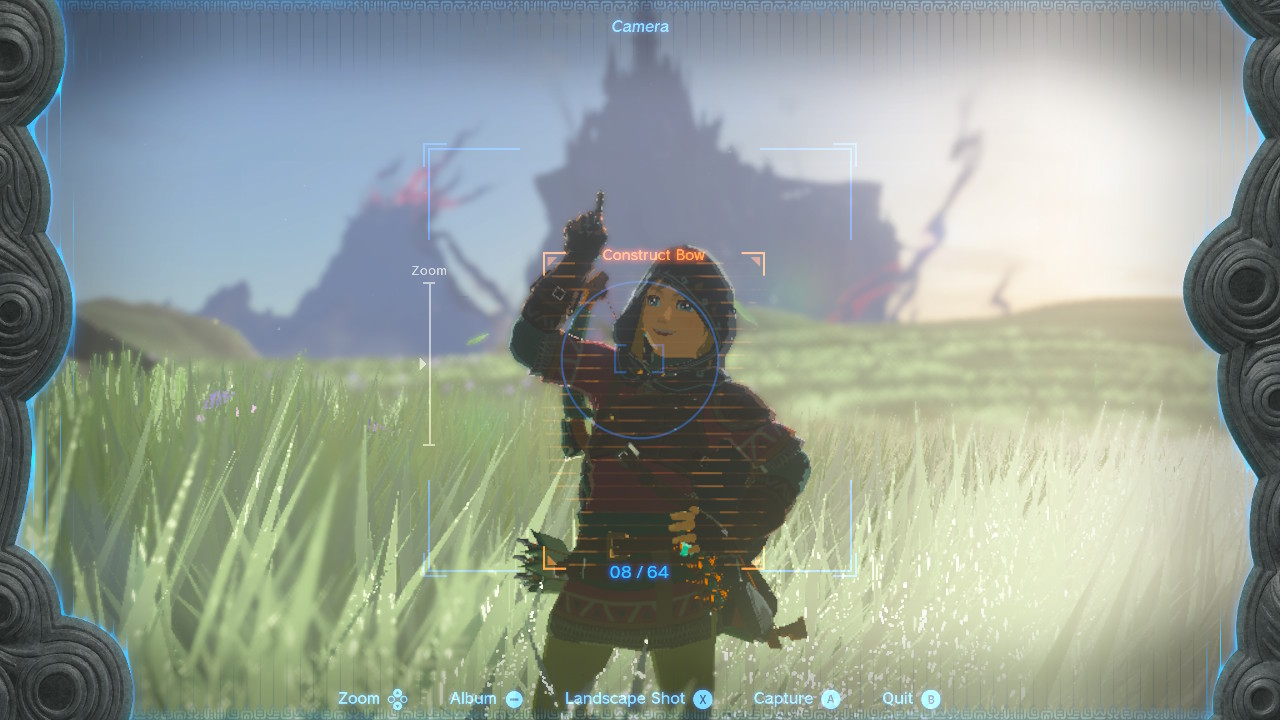Click the orange Construct Bow target label
This screenshot has height=720, width=1280.
click(x=652, y=255)
